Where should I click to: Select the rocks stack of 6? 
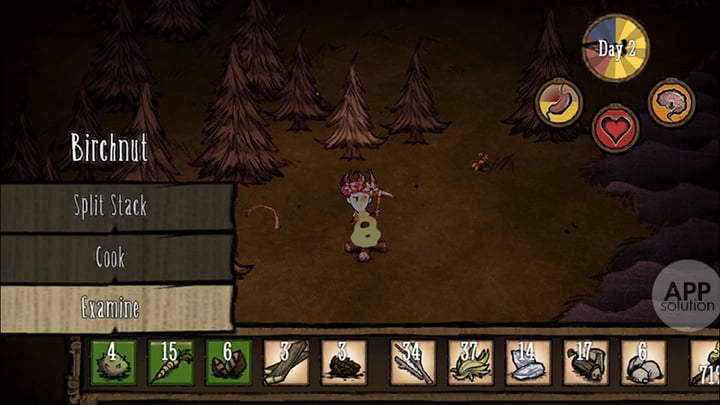[x=643, y=362]
